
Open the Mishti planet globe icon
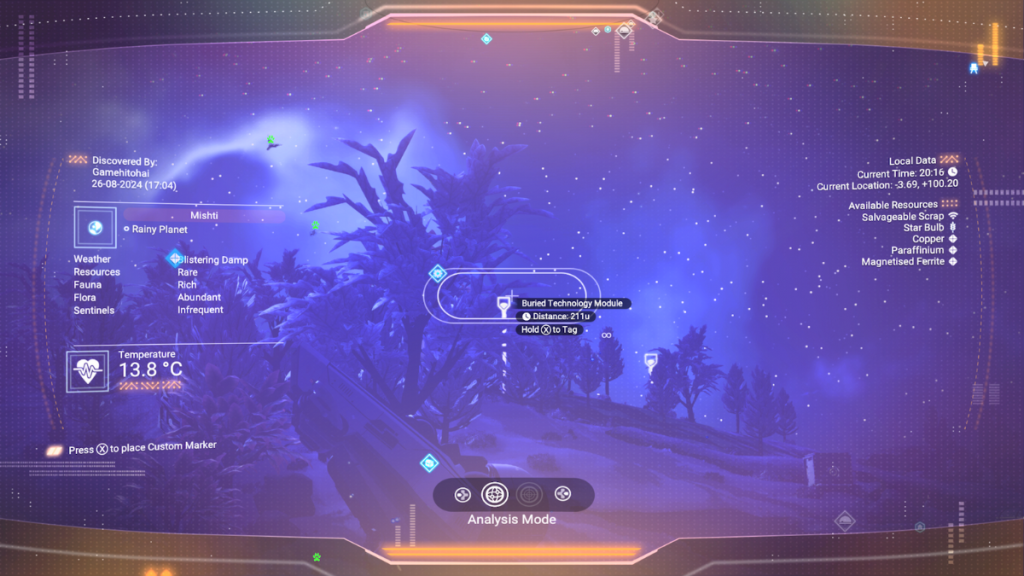(x=95, y=228)
